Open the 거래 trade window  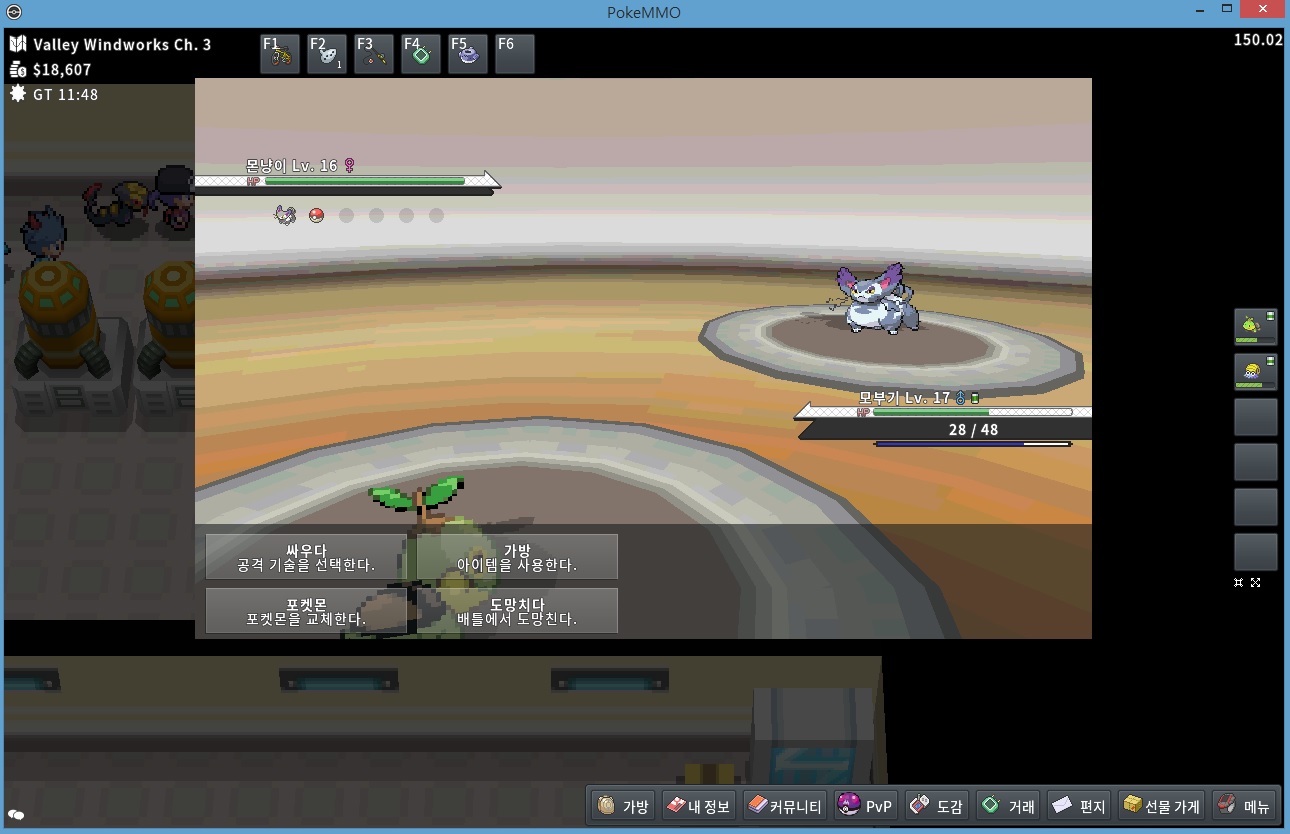pyautogui.click(x=1008, y=806)
